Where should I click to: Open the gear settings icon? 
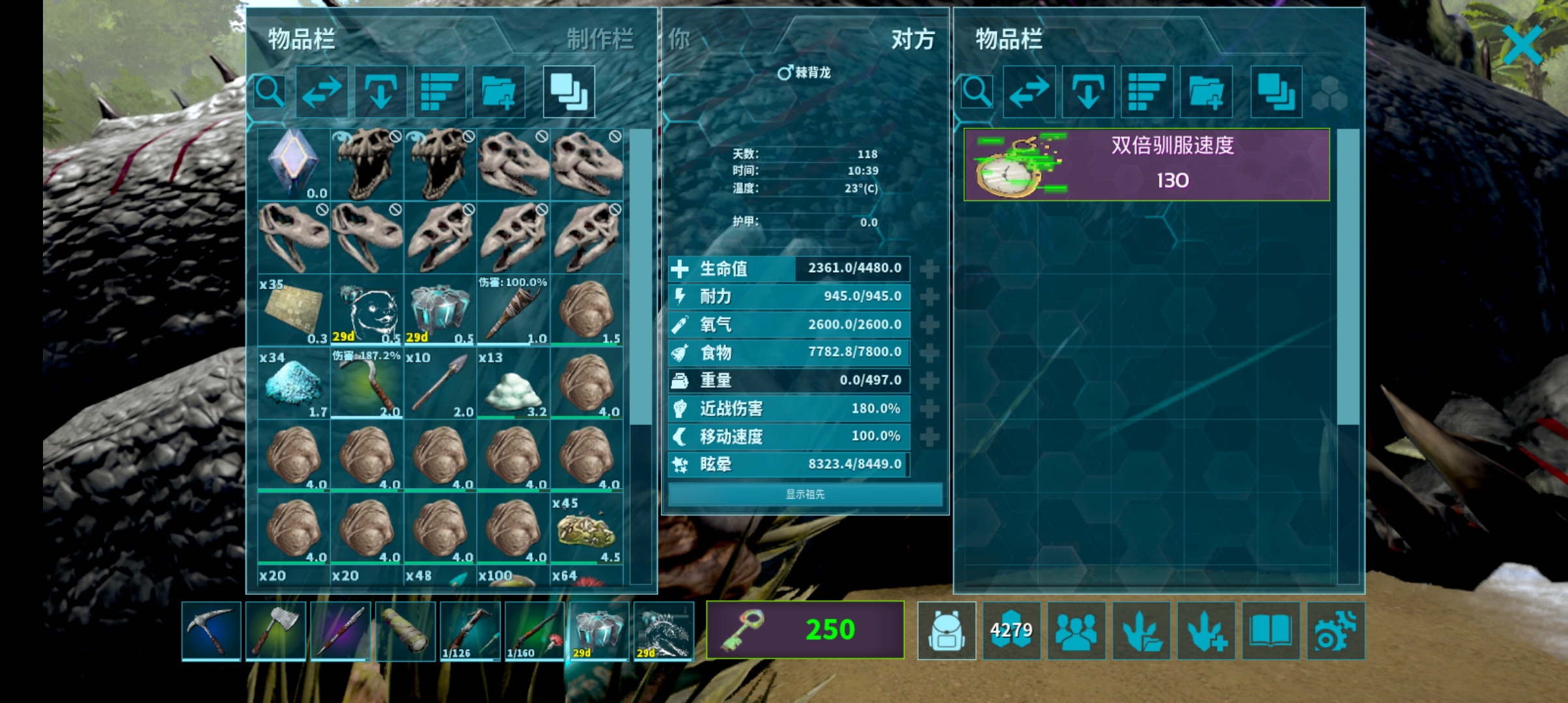click(1336, 630)
